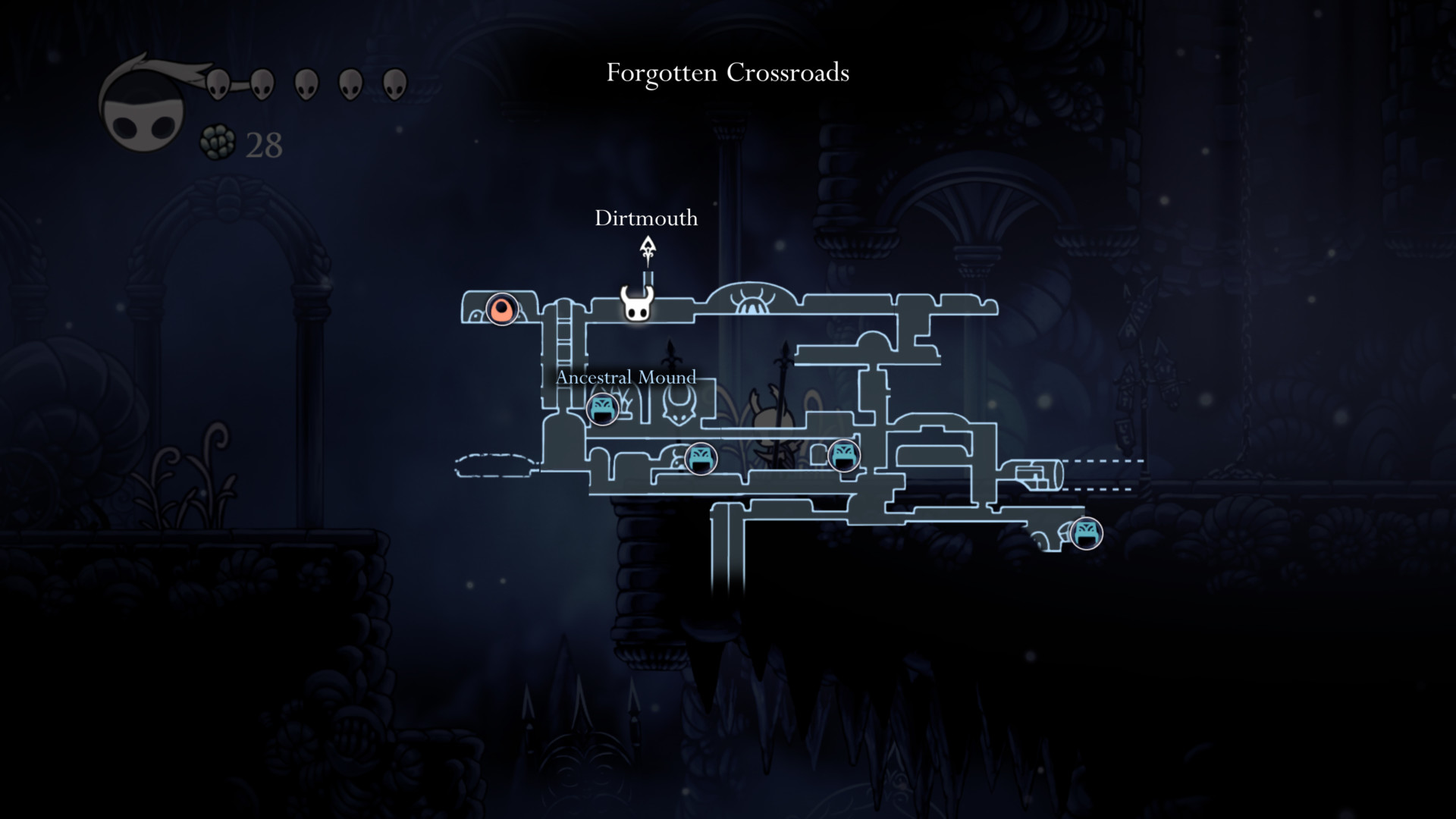This screenshot has width=1456, height=819.
Task: Click the horned mask icon in Ancestral Mound
Action: click(679, 405)
